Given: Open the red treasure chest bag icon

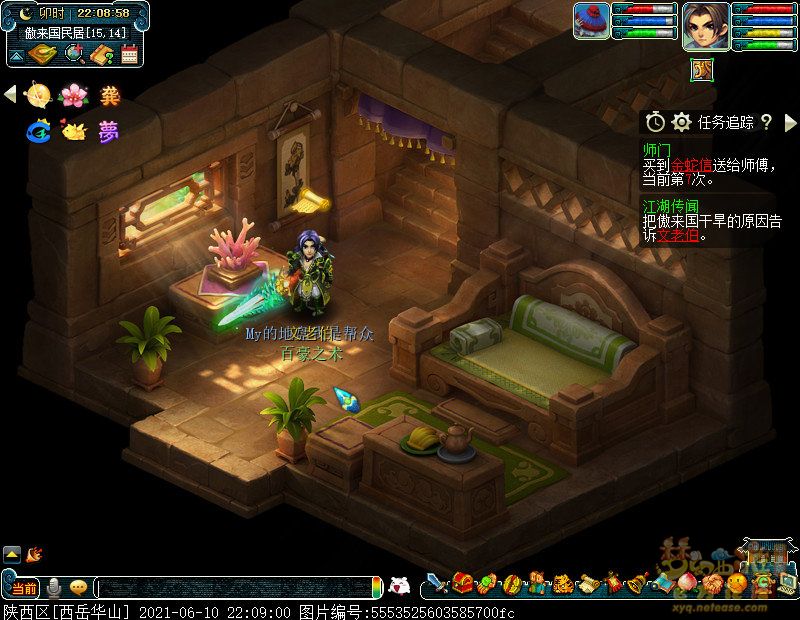Looking at the screenshot, I should coord(463,582).
